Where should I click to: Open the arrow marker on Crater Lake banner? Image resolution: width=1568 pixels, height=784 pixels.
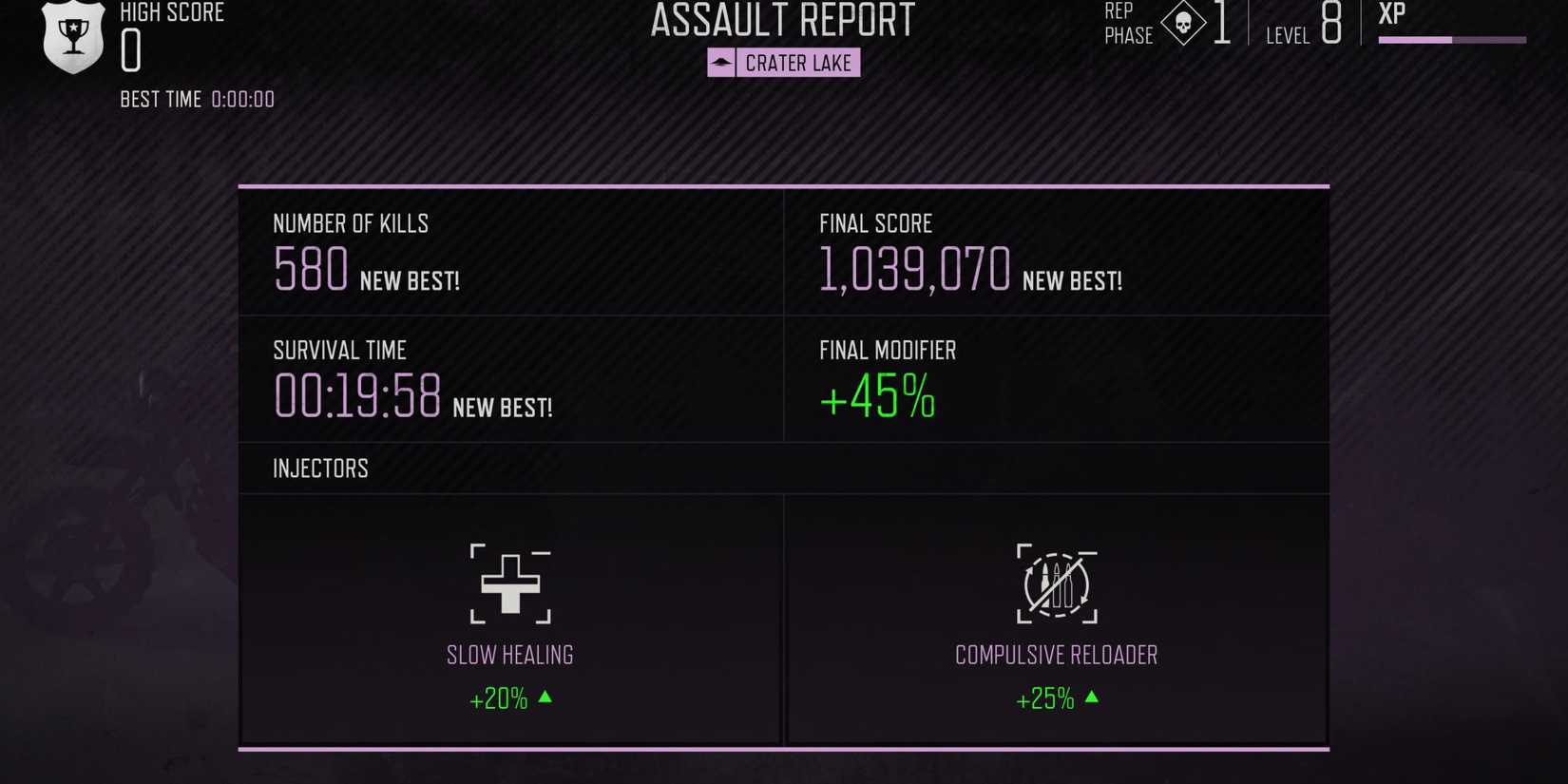point(722,63)
